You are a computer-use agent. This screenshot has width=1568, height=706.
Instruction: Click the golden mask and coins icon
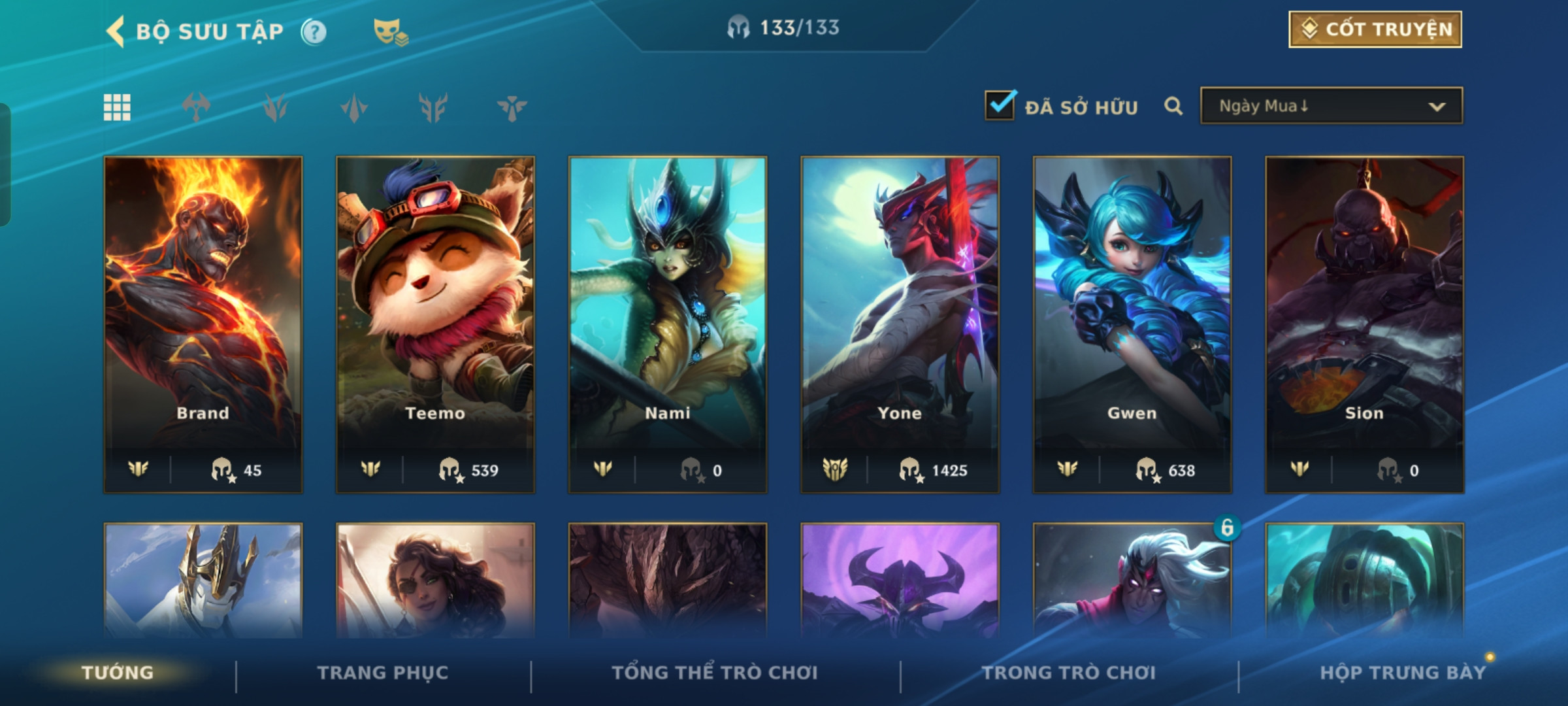[390, 31]
